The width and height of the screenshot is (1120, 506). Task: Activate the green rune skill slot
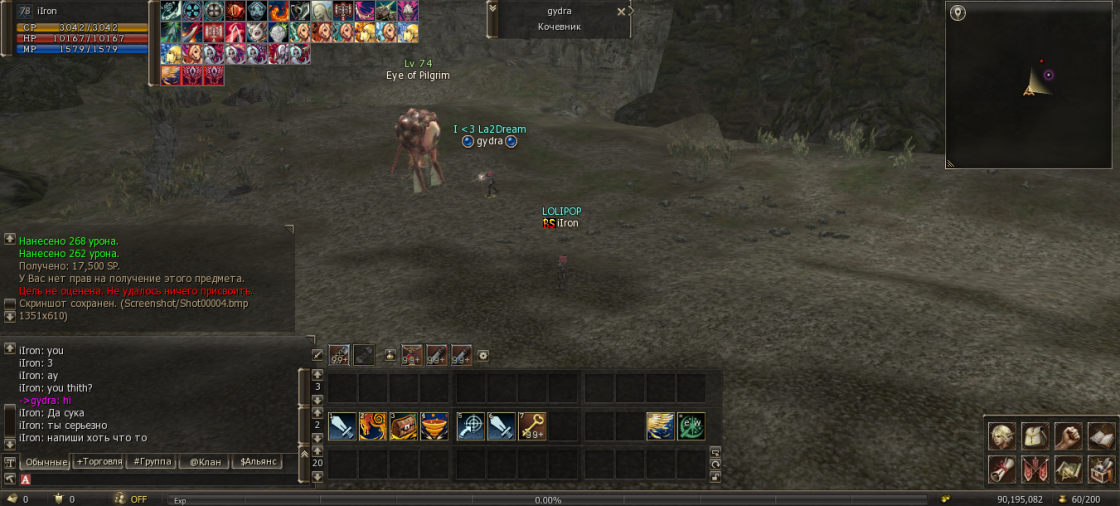pos(691,426)
